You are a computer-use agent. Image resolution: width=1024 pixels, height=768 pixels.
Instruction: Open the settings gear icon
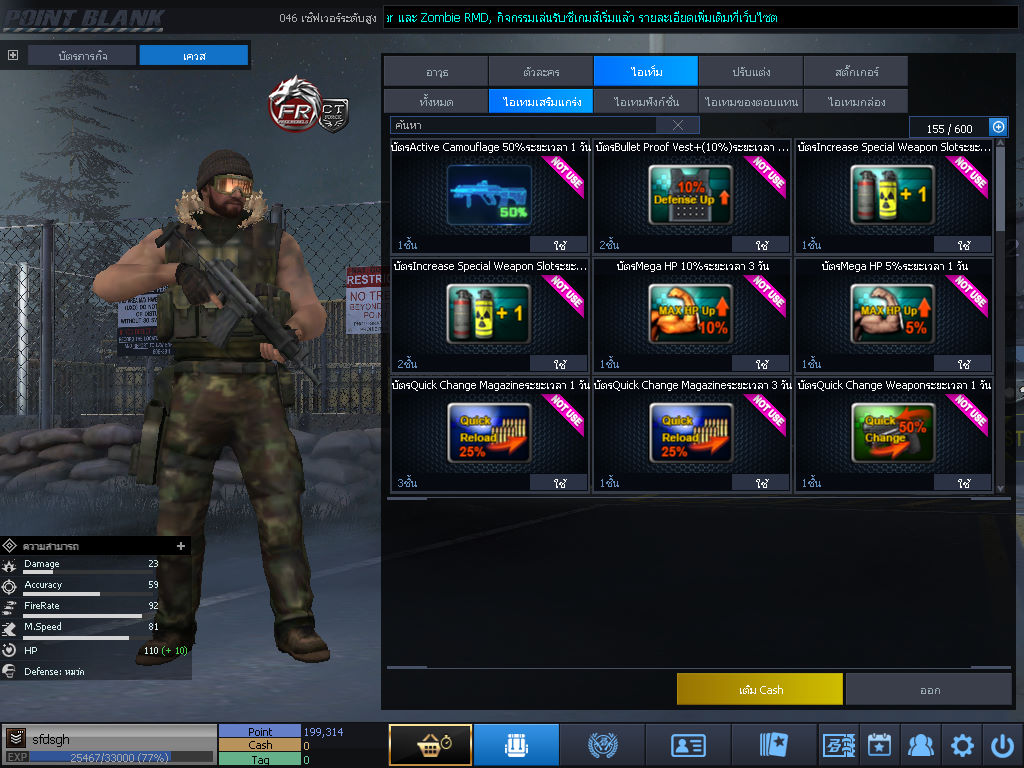tap(962, 745)
